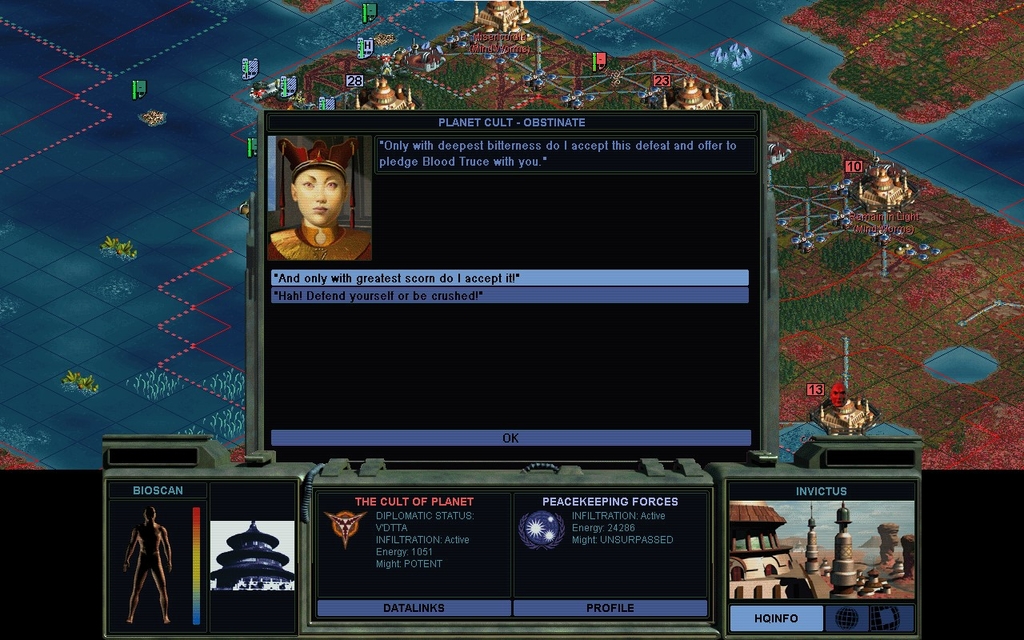Click the Invictus base thumbnail
This screenshot has width=1024, height=640.
point(821,549)
